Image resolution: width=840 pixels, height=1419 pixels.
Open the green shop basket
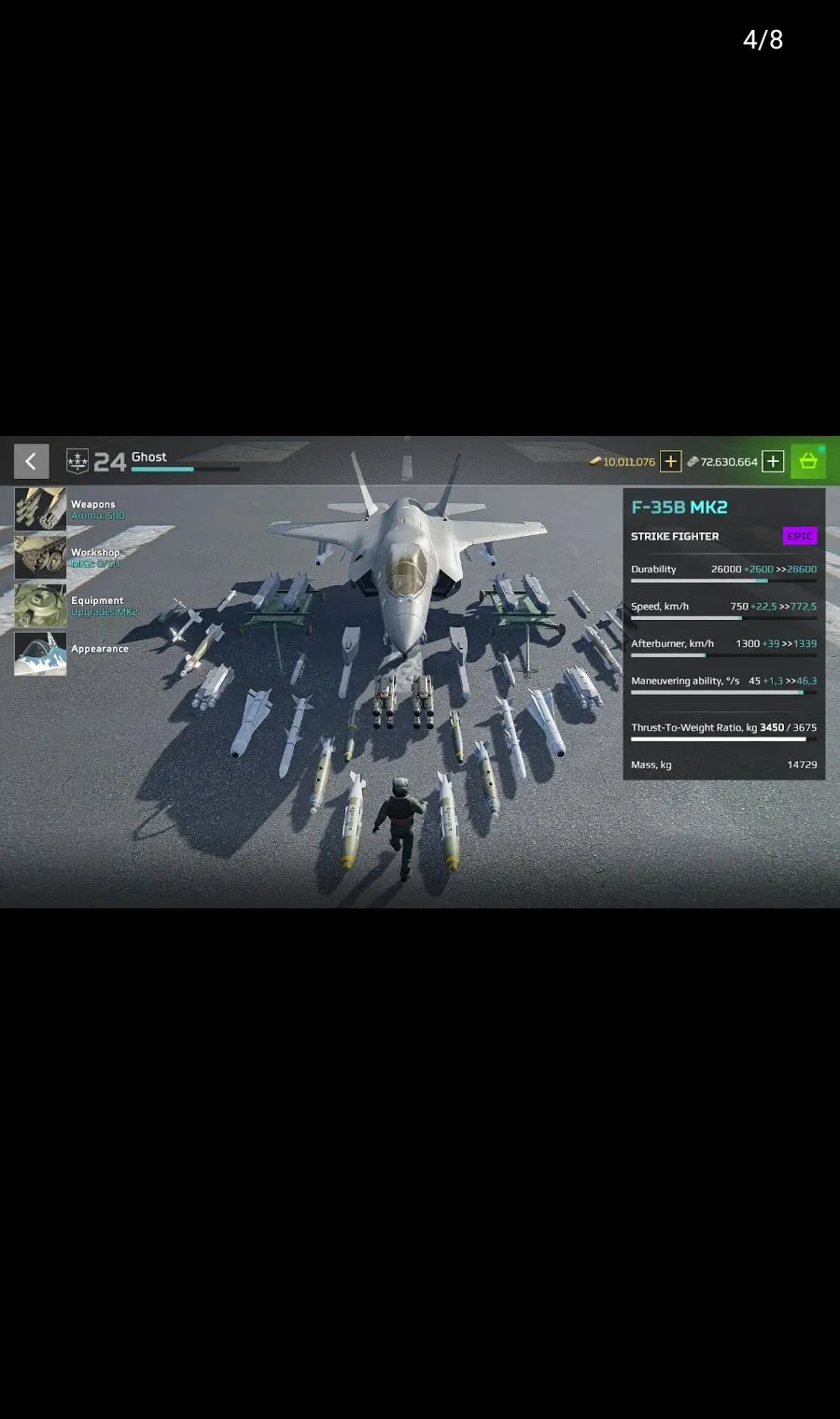pyautogui.click(x=808, y=461)
